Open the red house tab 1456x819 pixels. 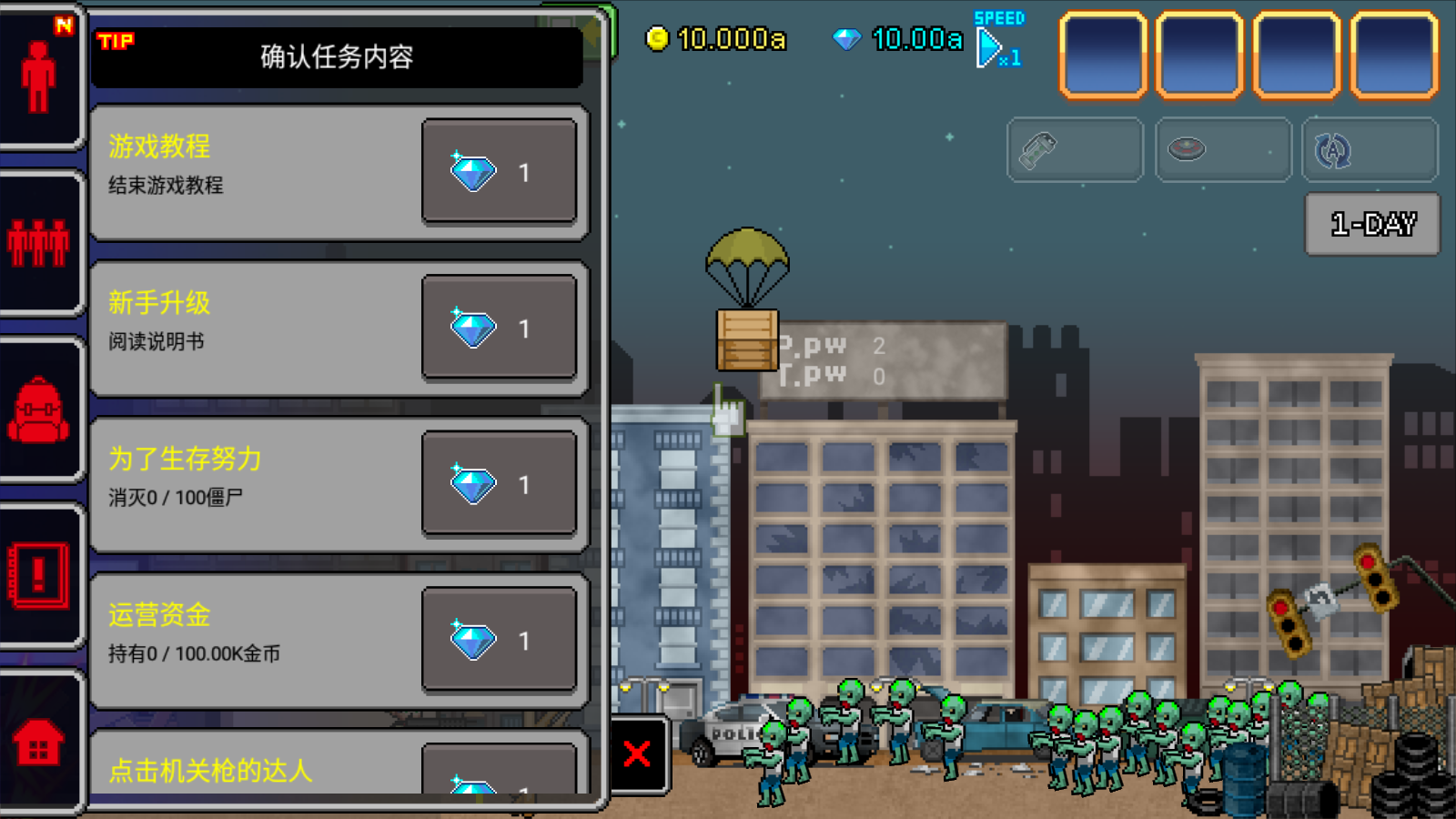(x=38, y=742)
